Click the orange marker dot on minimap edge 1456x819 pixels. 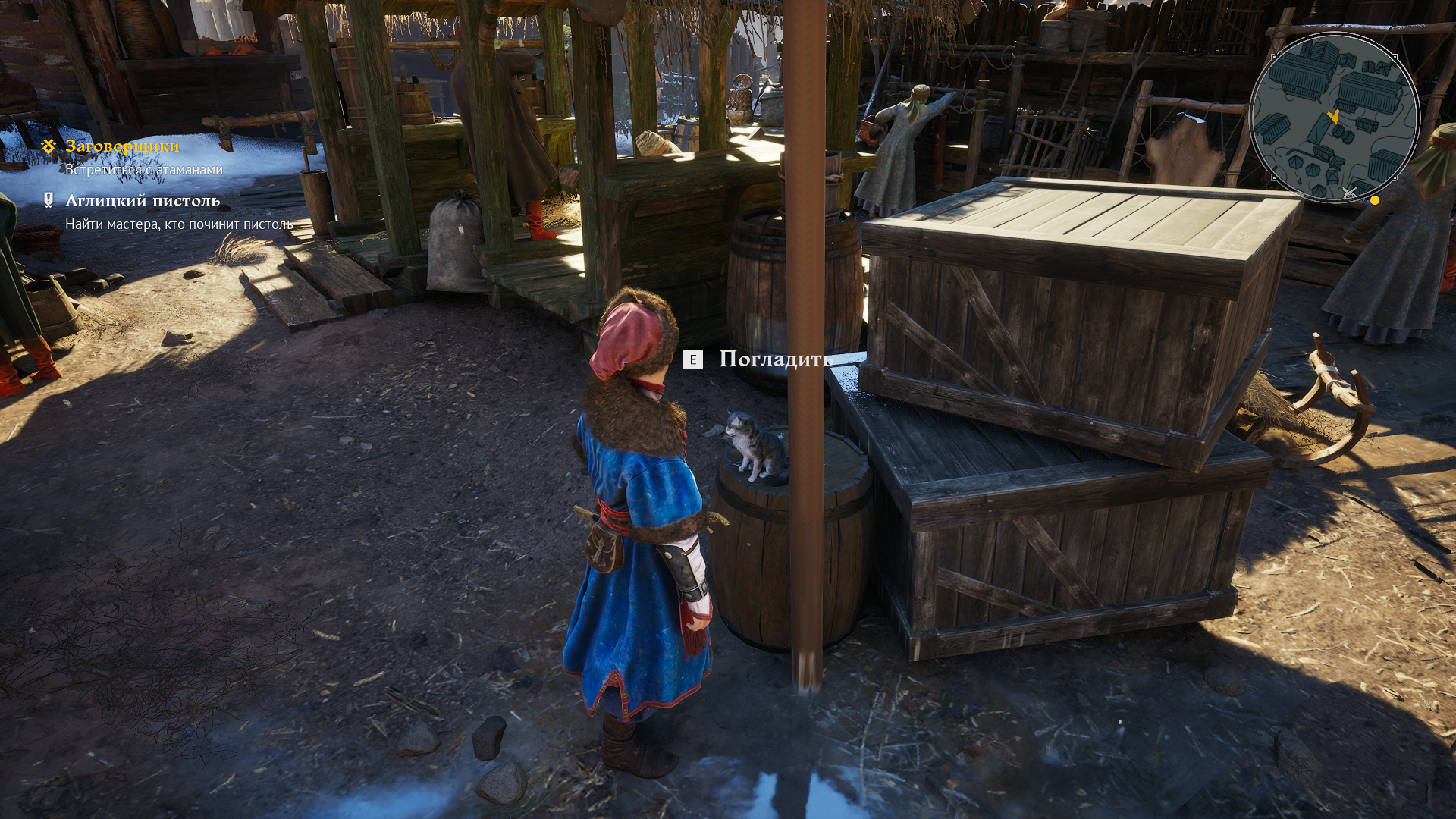pyautogui.click(x=1375, y=200)
